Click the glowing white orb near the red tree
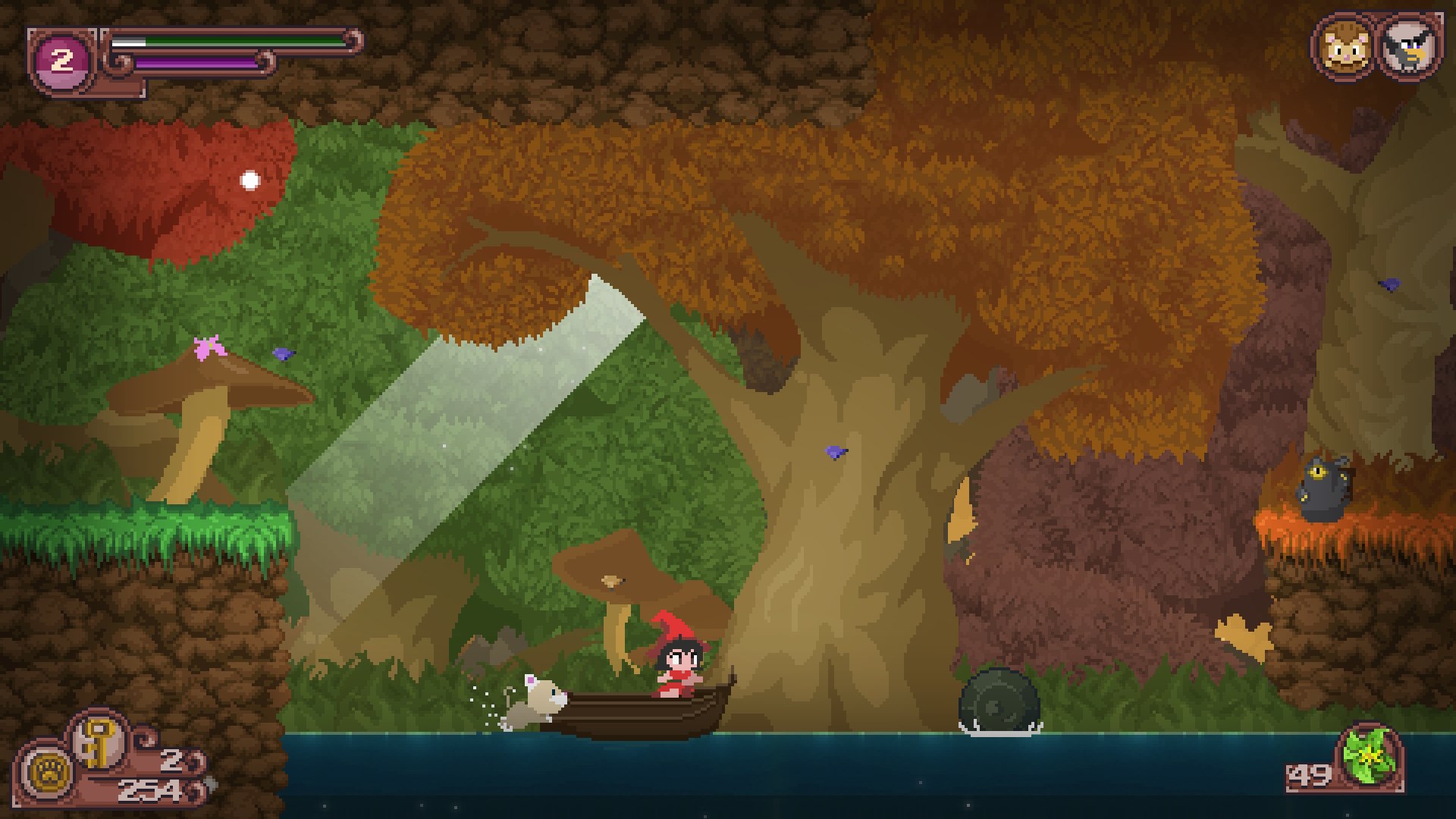The width and height of the screenshot is (1456, 819). point(249,179)
